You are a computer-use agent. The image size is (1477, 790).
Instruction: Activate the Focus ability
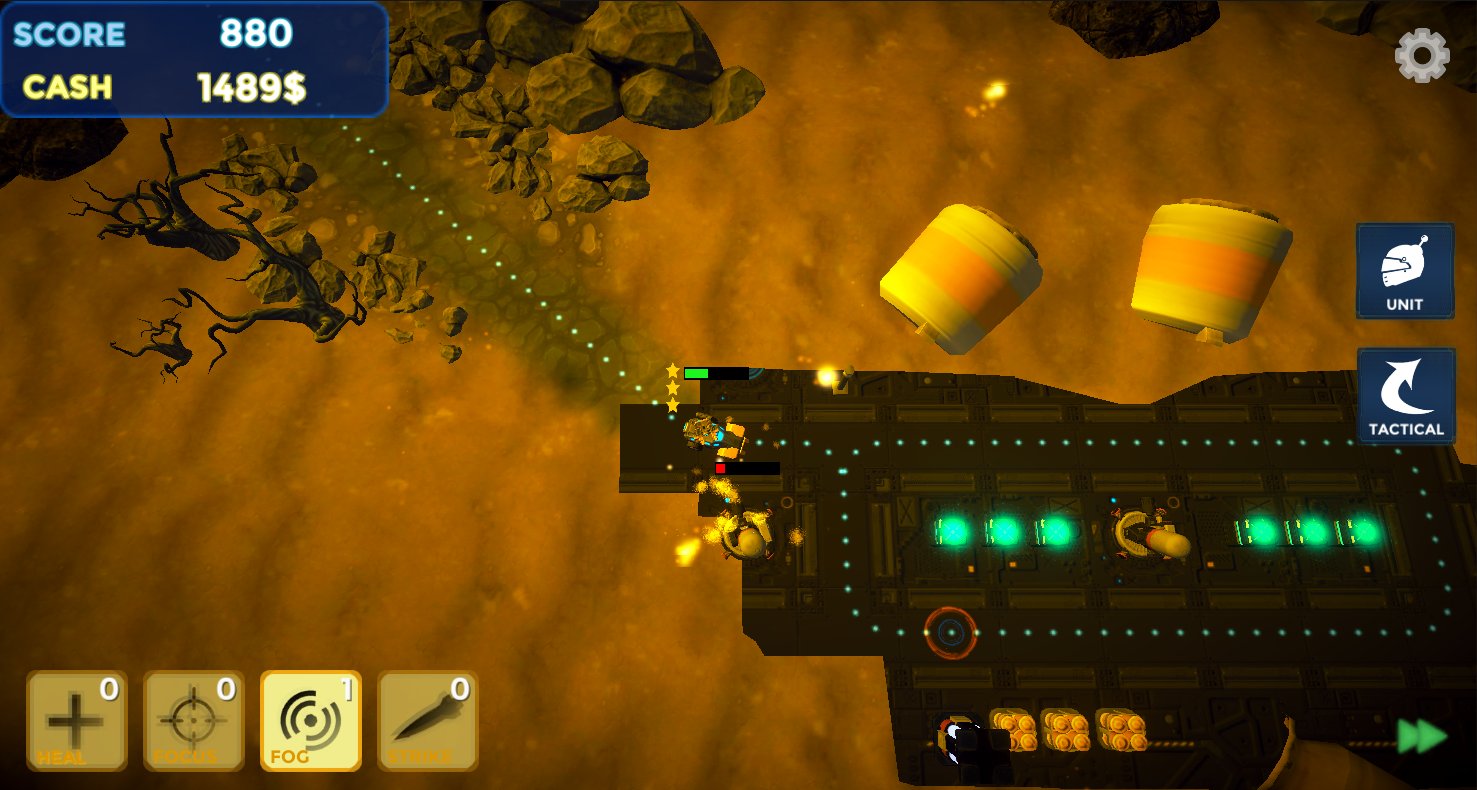[x=194, y=720]
